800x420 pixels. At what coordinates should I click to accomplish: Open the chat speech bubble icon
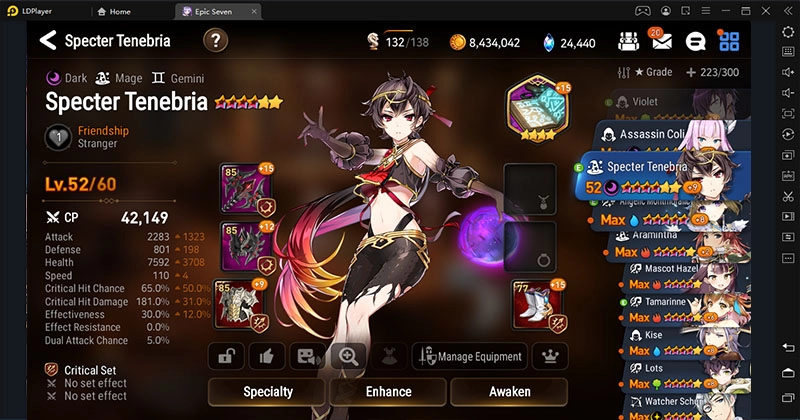(696, 42)
